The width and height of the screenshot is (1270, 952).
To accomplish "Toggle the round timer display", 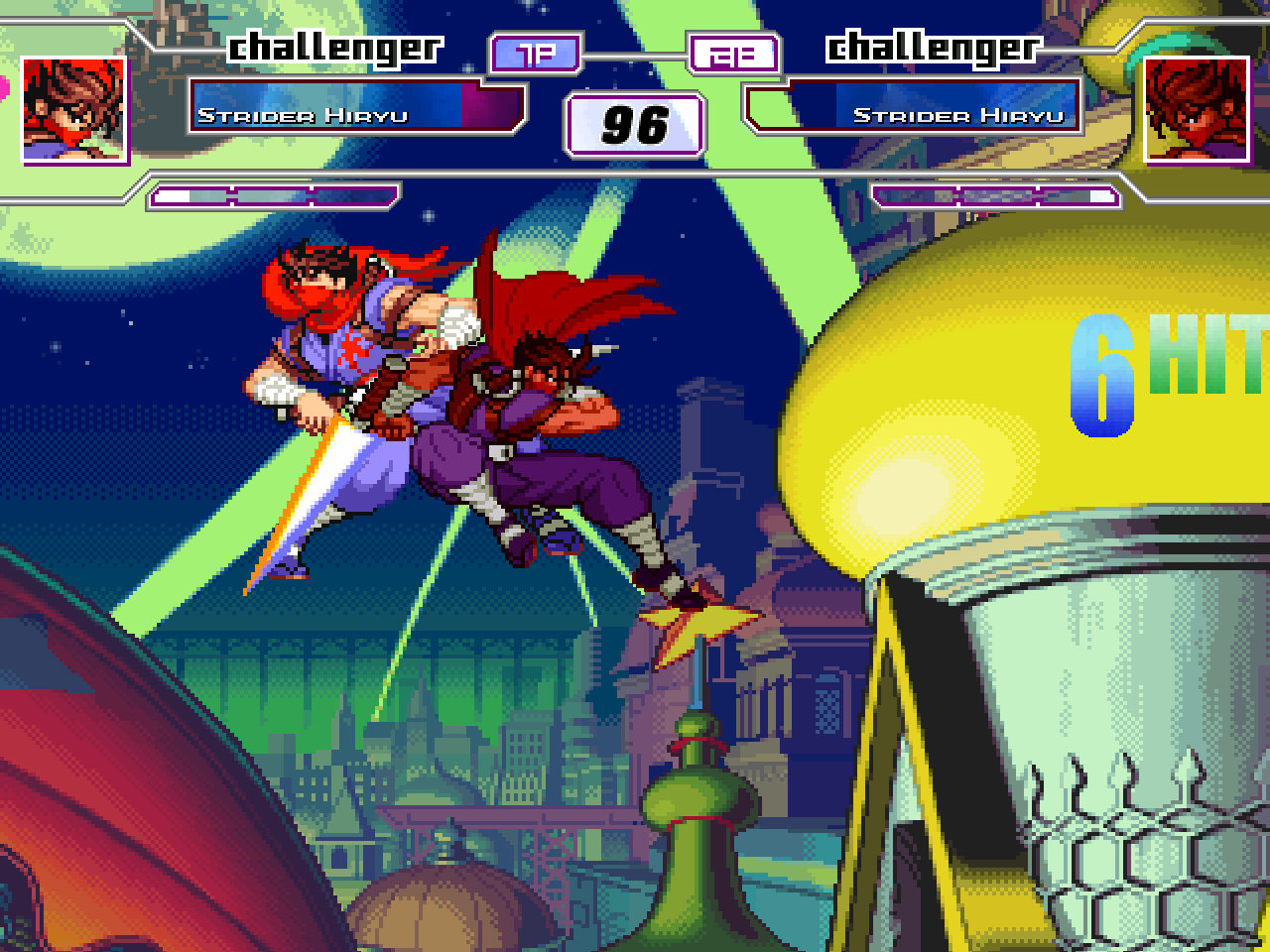I will pos(635,123).
